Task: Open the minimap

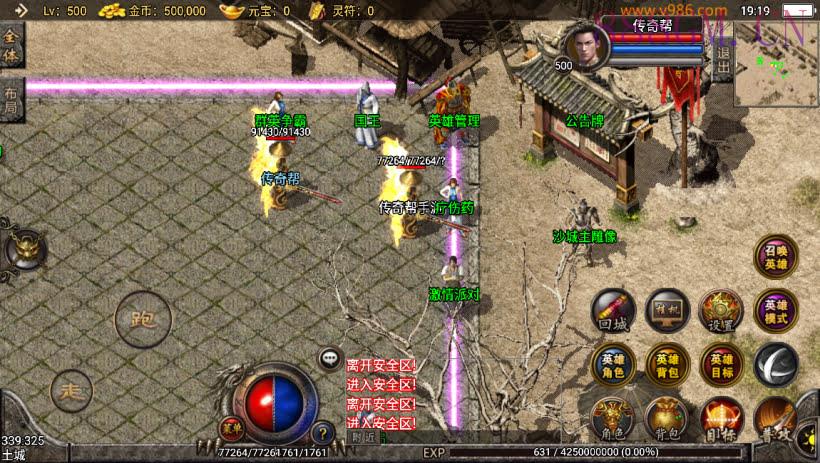Action: point(776,64)
